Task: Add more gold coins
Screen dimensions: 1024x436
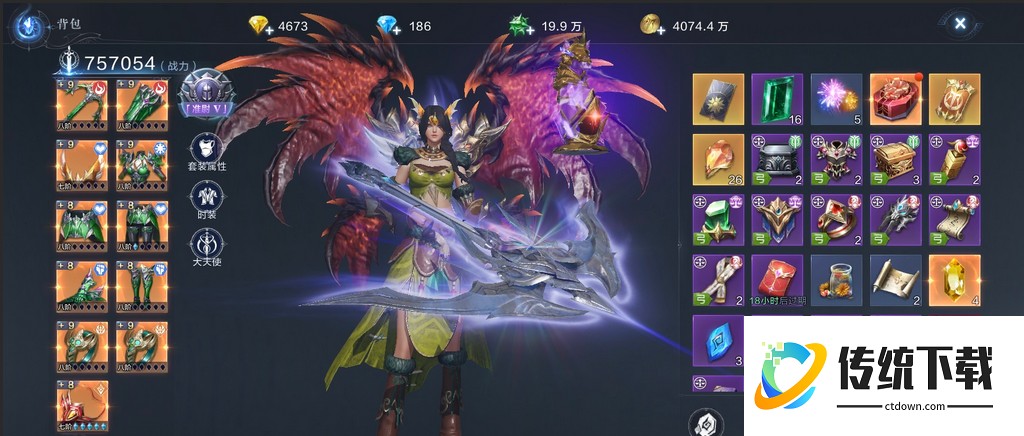Action: pos(650,25)
